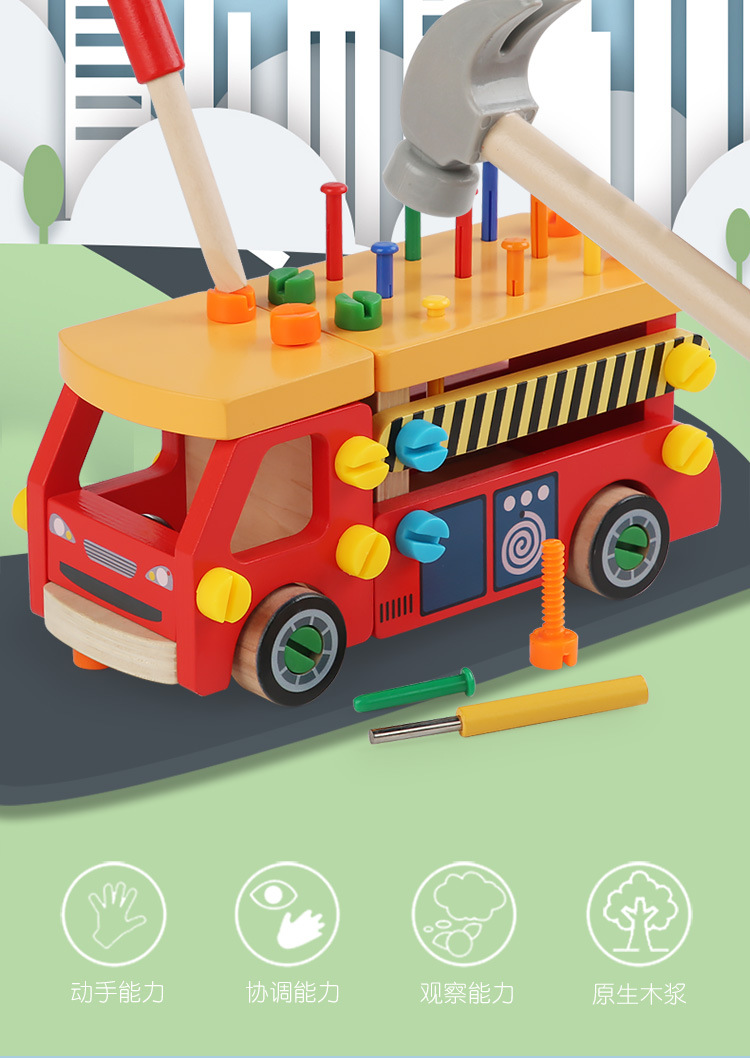The height and width of the screenshot is (1058, 750).
Task: Select the eye-and-hand 协调能力 icon
Action: click(288, 914)
